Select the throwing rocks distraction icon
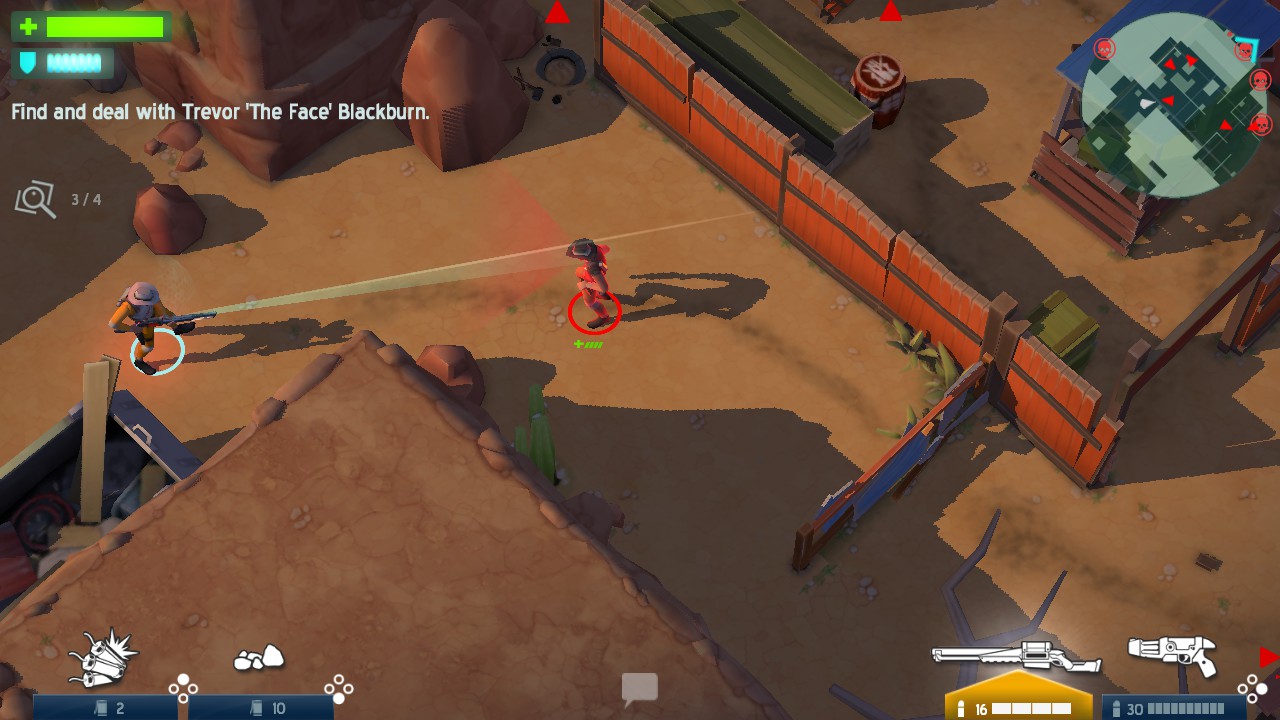The image size is (1280, 720). pos(259,655)
